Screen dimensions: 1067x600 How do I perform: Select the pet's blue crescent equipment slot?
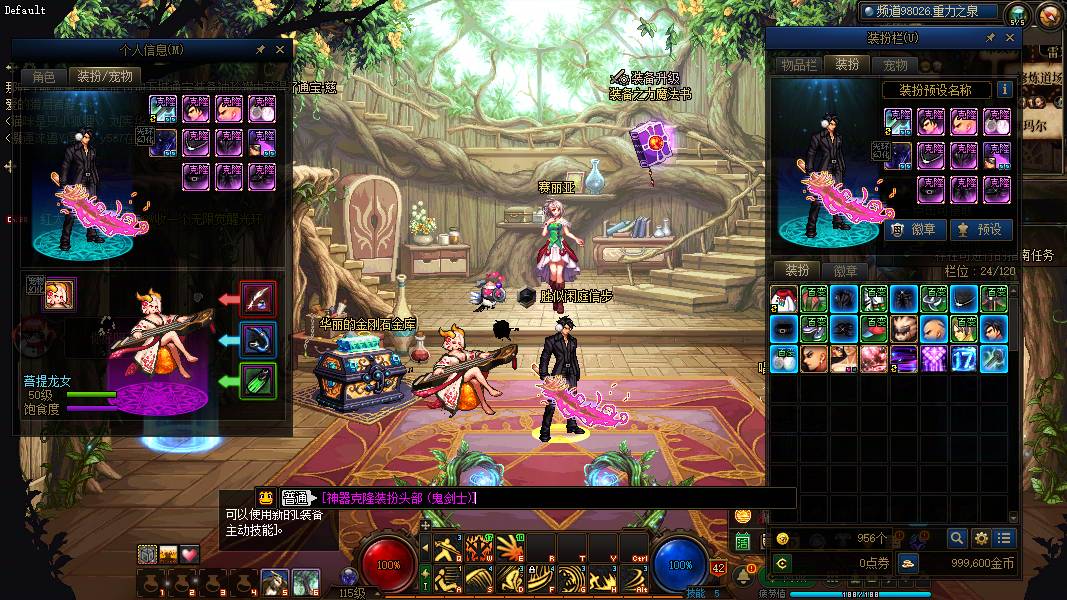click(259, 340)
